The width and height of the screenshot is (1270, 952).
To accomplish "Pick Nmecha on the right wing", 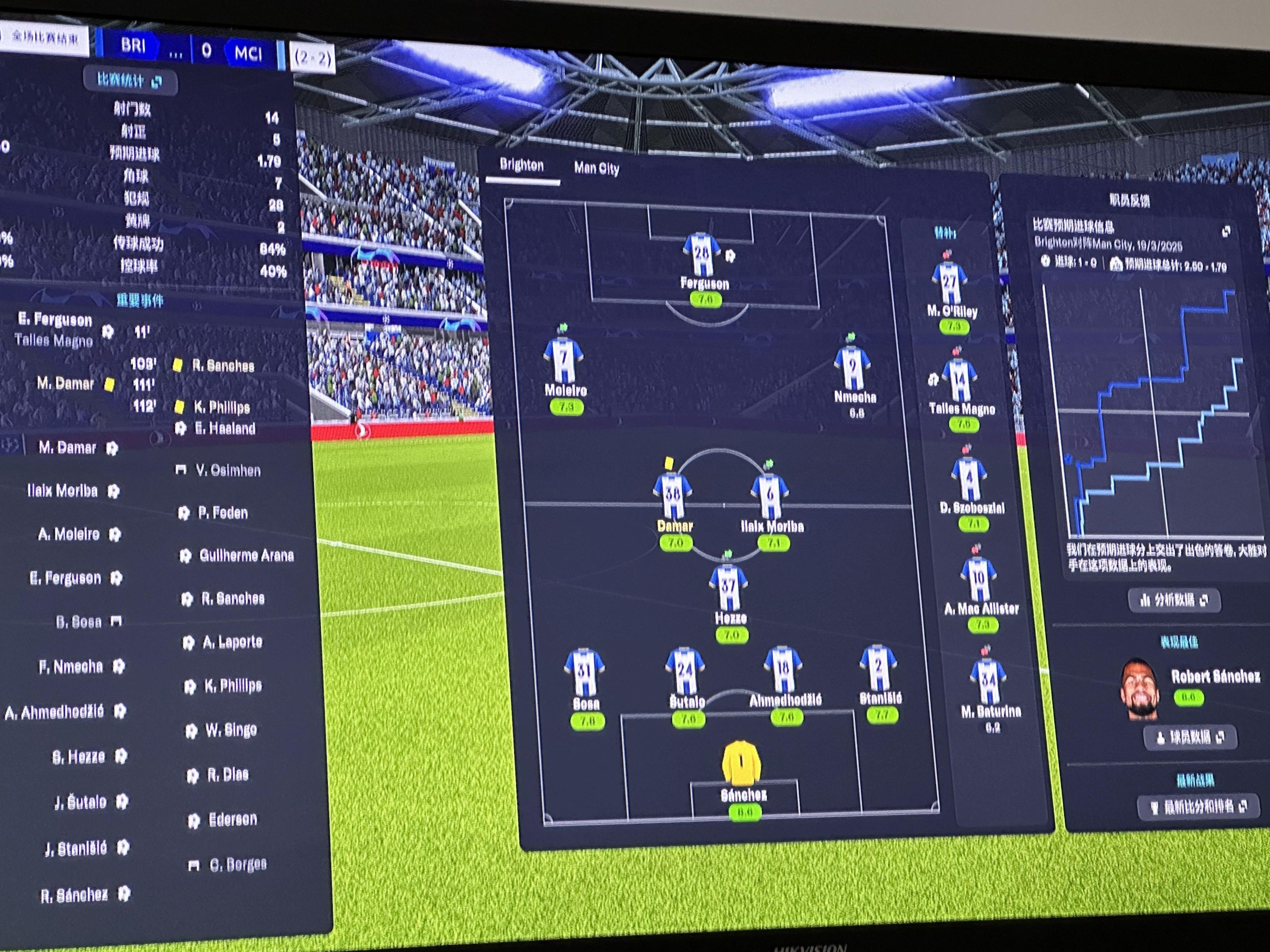I will (854, 368).
